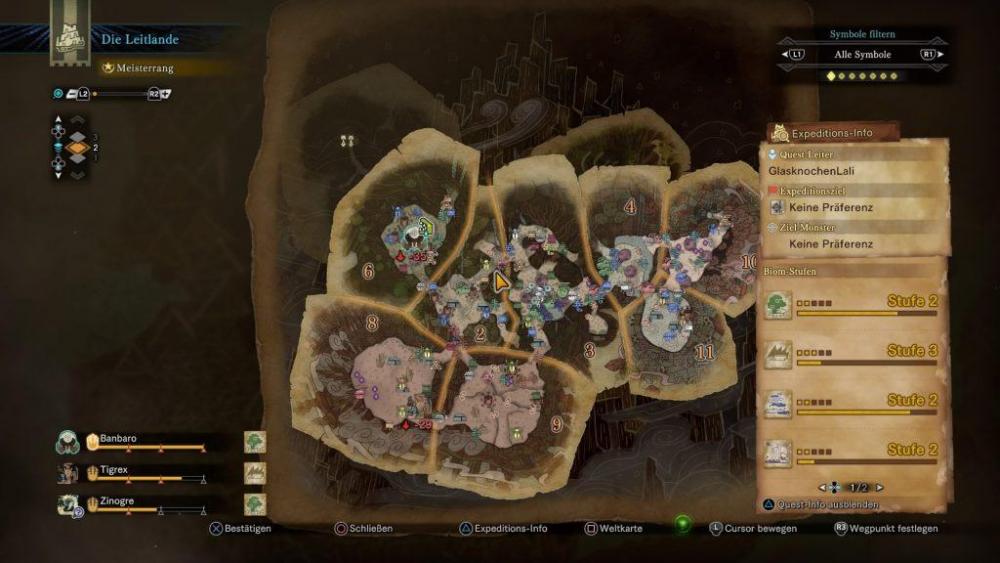This screenshot has width=1000, height=563.
Task: Select area 9 on the map
Action: pos(556,423)
